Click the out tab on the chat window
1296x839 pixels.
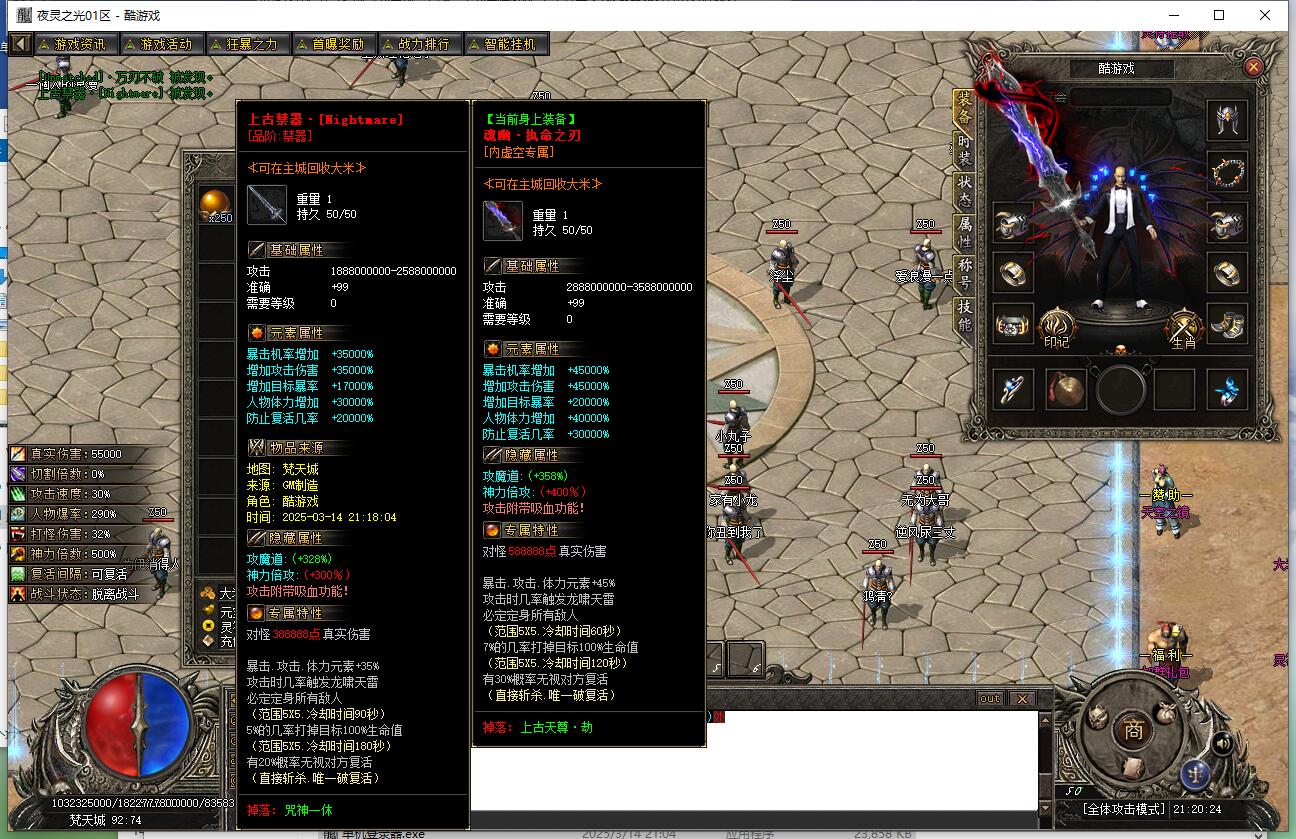coord(989,699)
